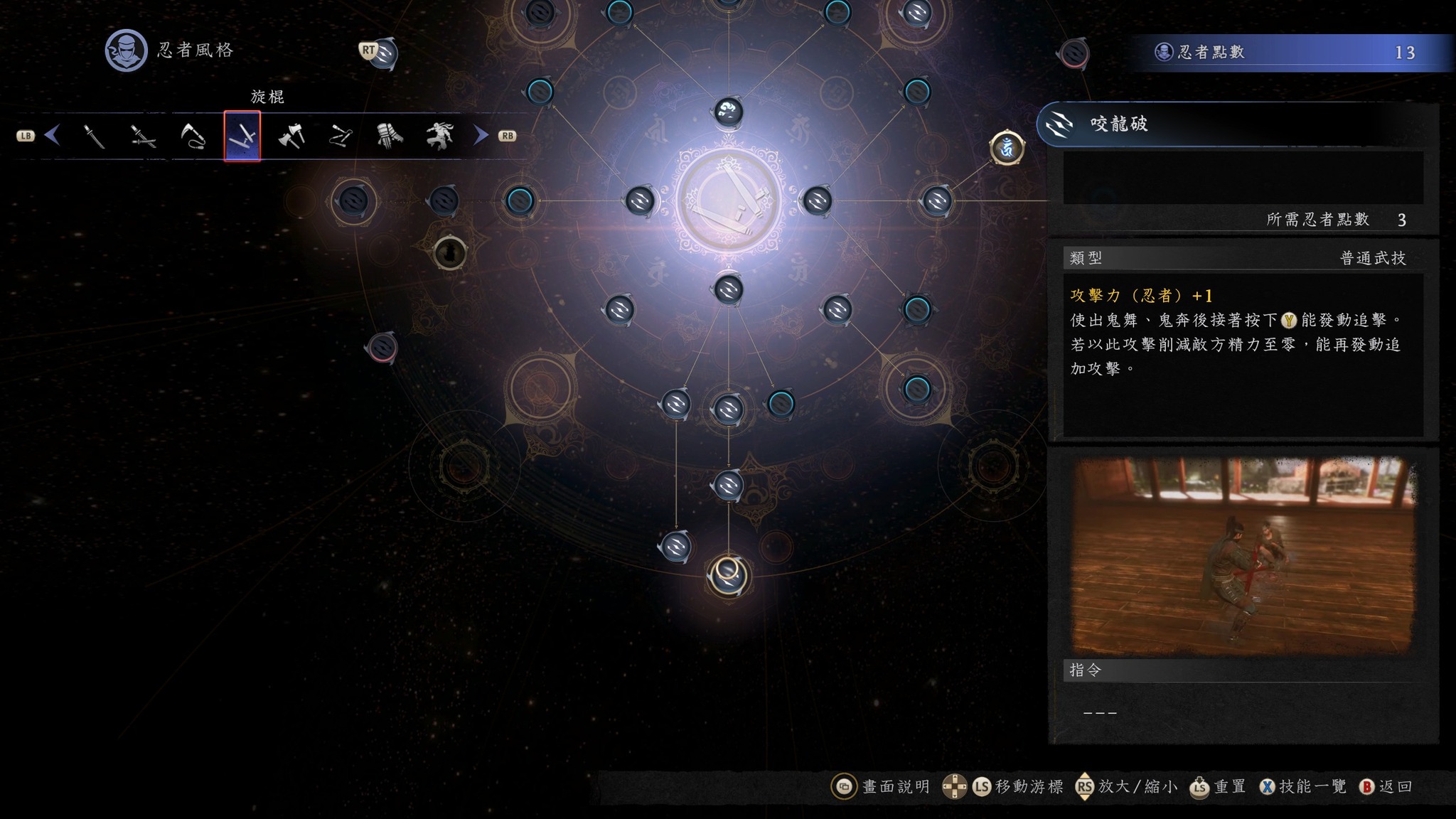
Task: Open the clawed gauntlets weapon tab
Action: point(390,136)
